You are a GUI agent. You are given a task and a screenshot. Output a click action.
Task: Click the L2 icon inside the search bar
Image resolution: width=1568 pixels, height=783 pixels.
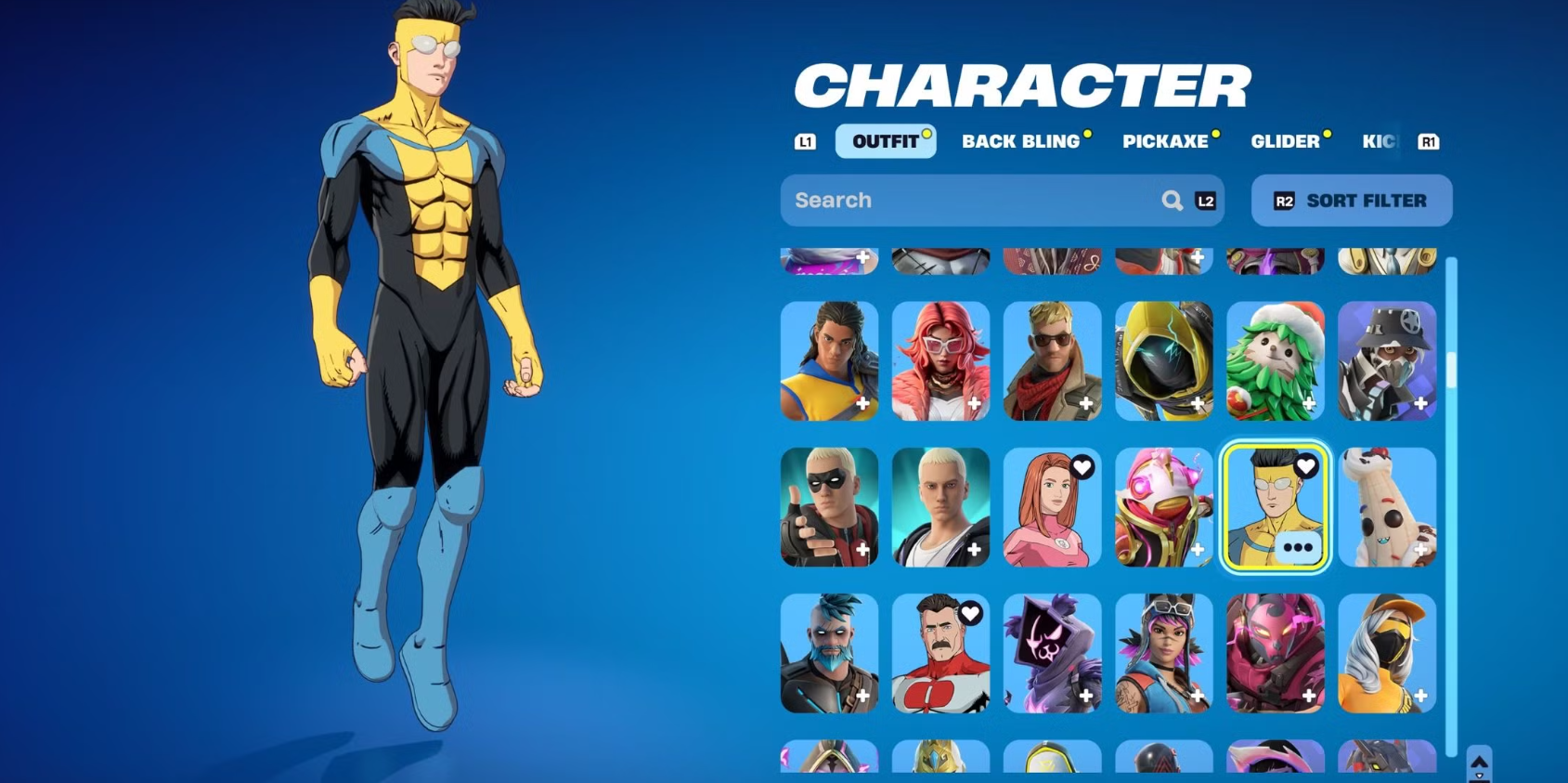[1204, 201]
